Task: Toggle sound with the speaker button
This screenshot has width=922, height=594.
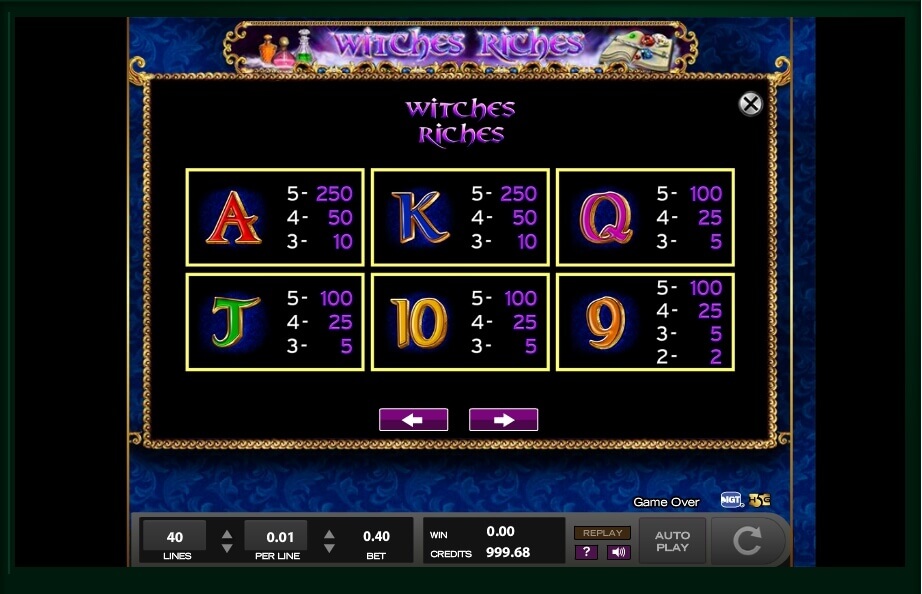Action: coord(618,552)
